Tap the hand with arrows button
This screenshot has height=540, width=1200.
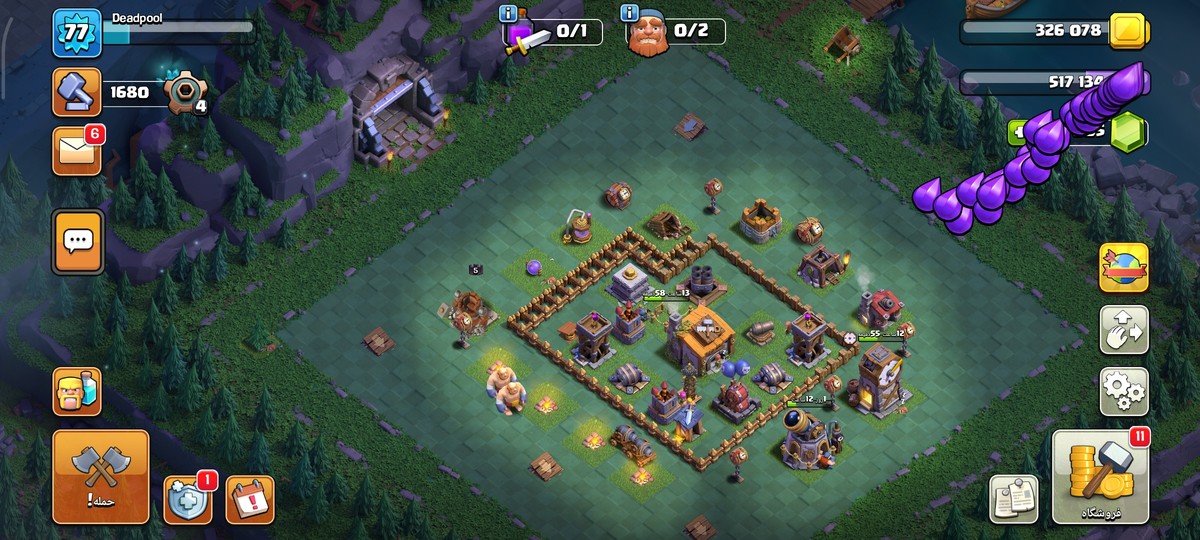coord(1124,330)
